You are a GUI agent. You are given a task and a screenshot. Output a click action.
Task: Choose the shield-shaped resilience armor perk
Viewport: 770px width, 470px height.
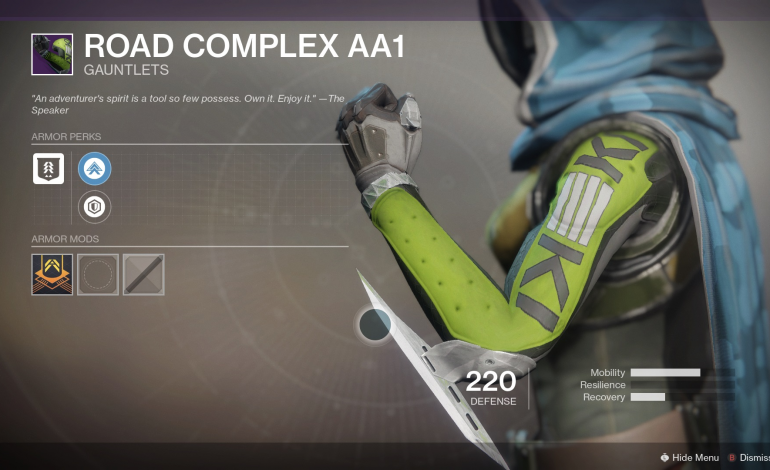95,207
